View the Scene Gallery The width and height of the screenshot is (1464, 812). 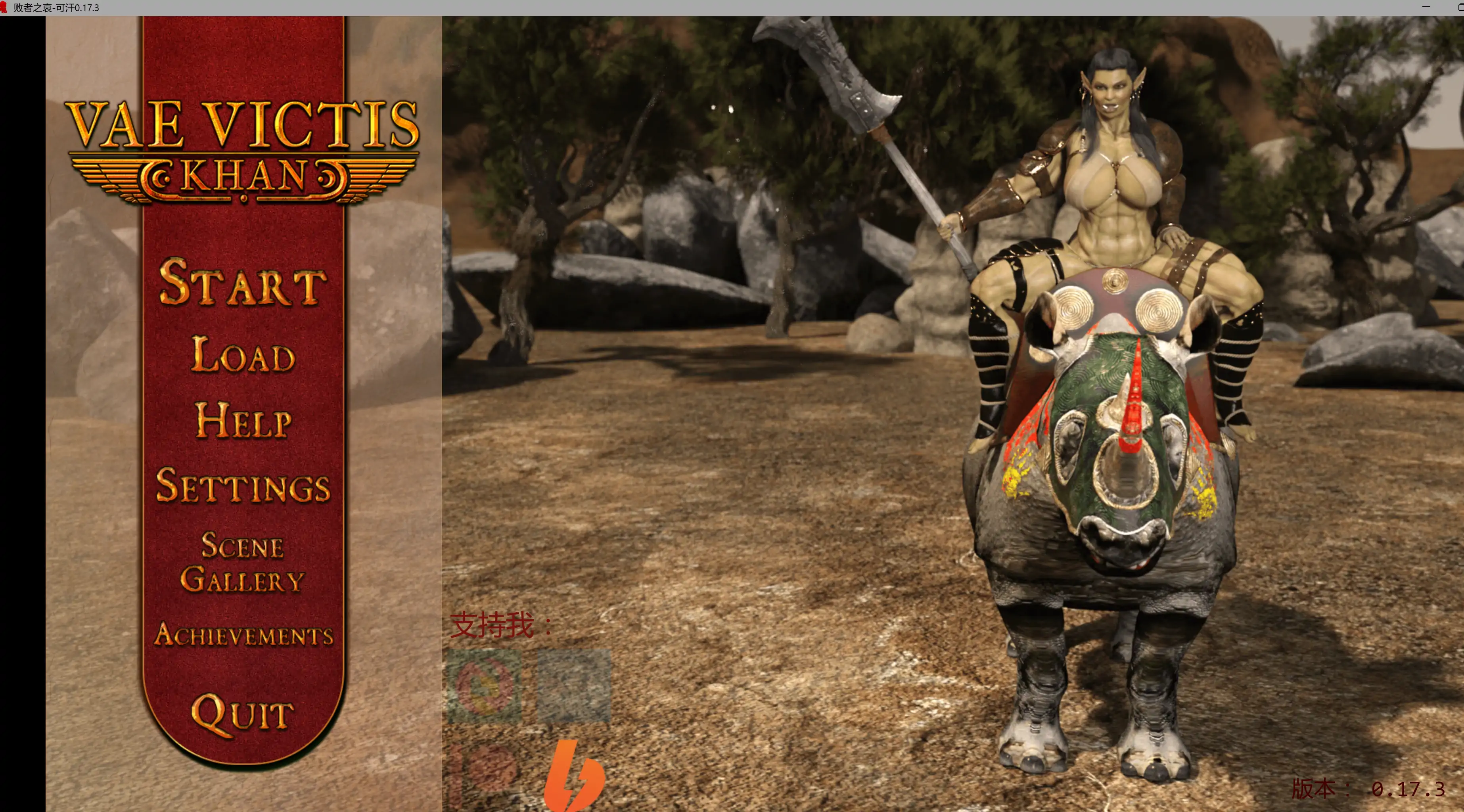click(x=243, y=562)
